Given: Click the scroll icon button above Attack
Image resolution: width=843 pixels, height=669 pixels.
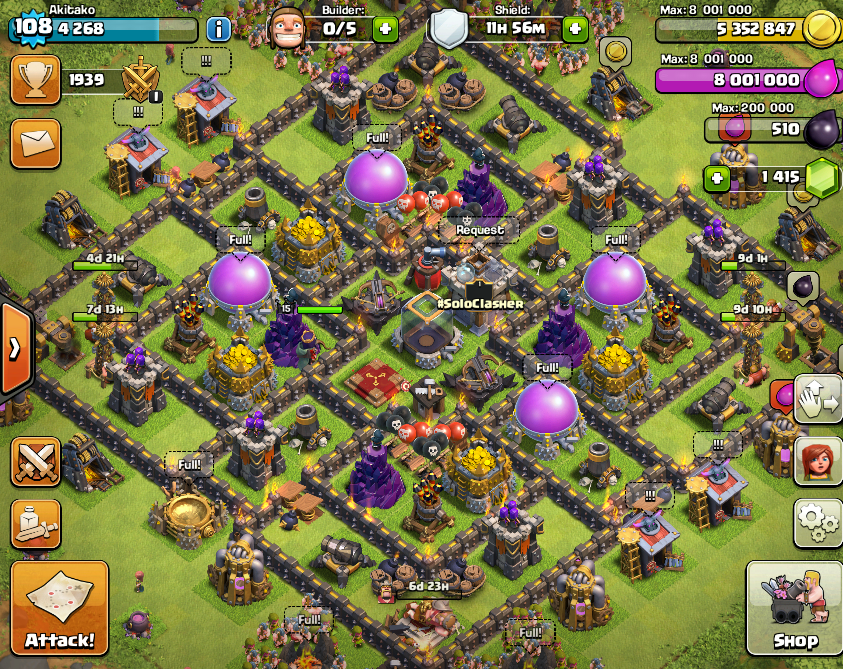Looking at the screenshot, I should pos(35,523).
